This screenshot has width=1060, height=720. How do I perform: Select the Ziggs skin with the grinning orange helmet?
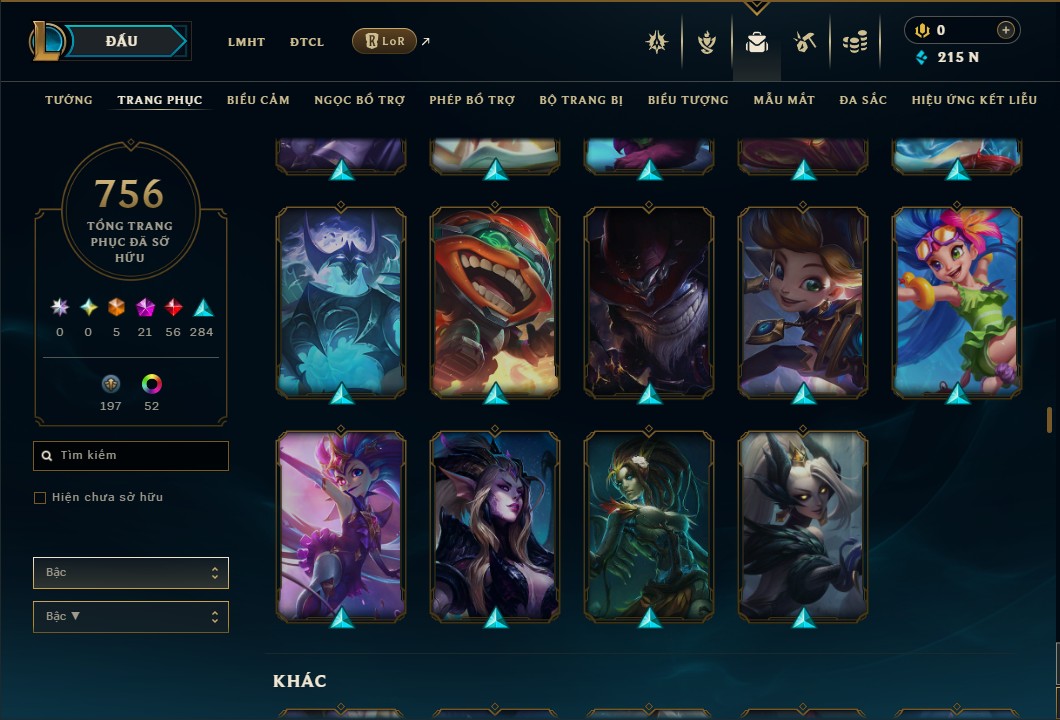coord(495,300)
